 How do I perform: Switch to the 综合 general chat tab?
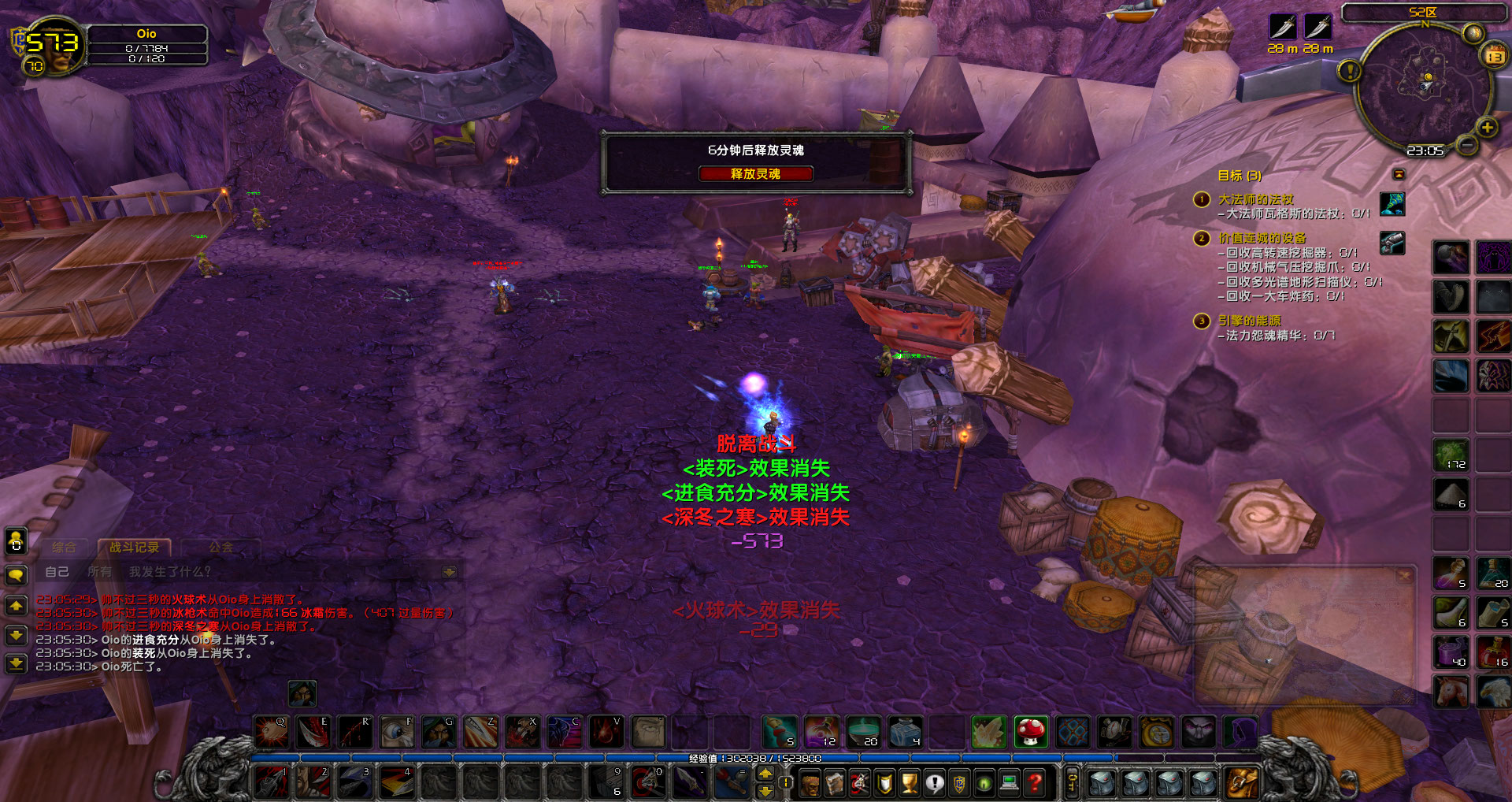[64, 547]
